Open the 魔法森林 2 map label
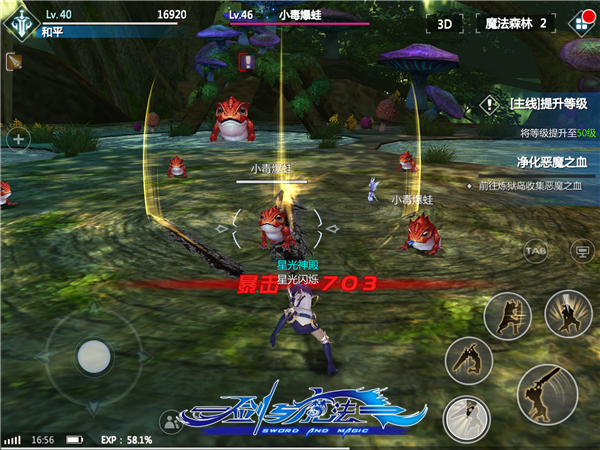 click(514, 23)
